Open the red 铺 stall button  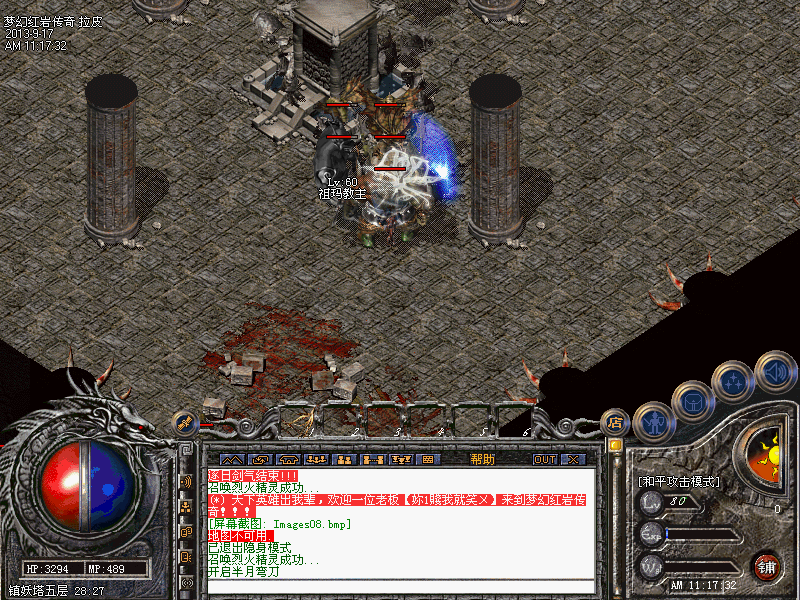pyautogui.click(x=767, y=565)
